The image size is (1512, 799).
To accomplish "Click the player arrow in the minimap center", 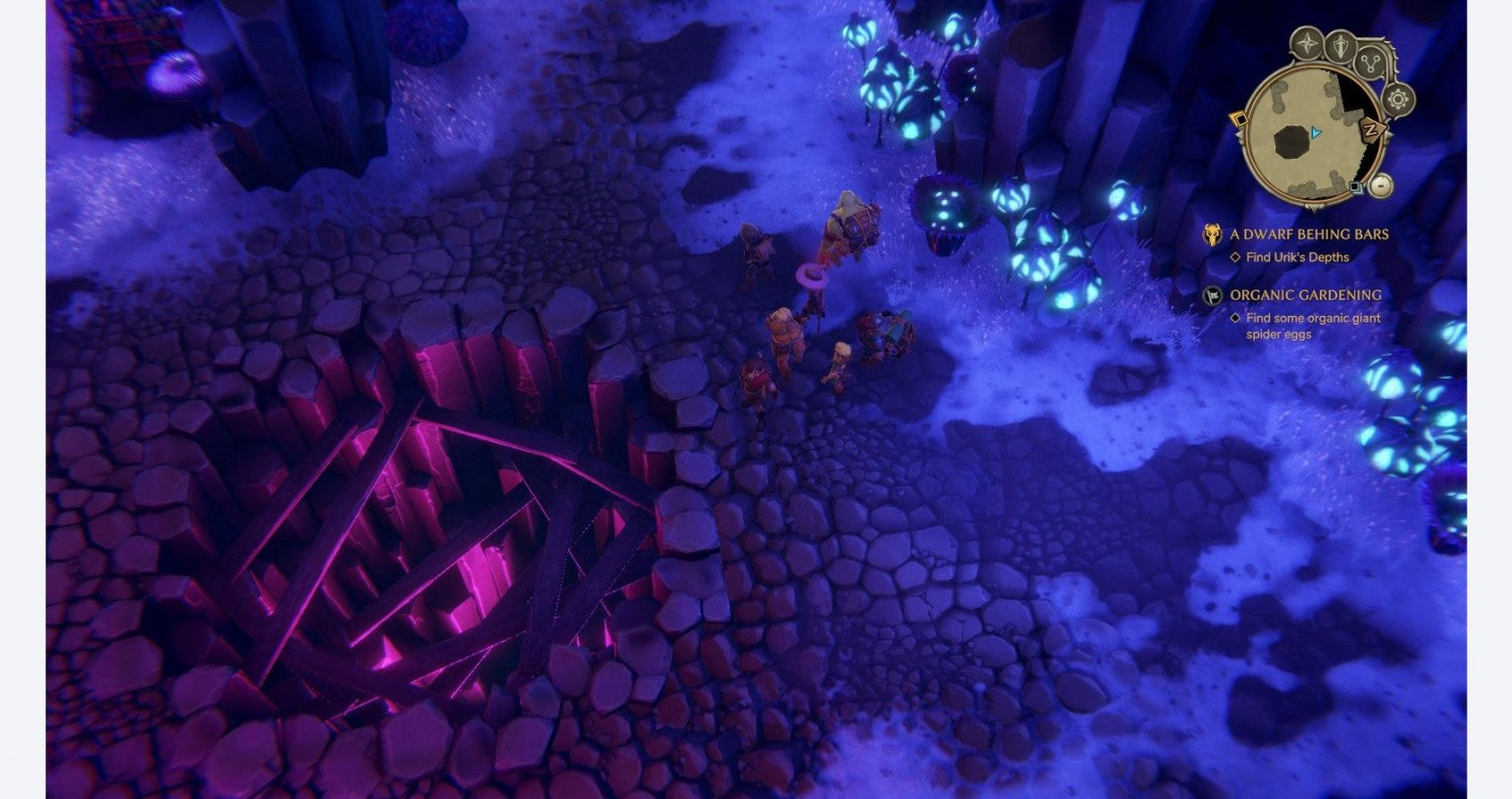I will 1315,133.
